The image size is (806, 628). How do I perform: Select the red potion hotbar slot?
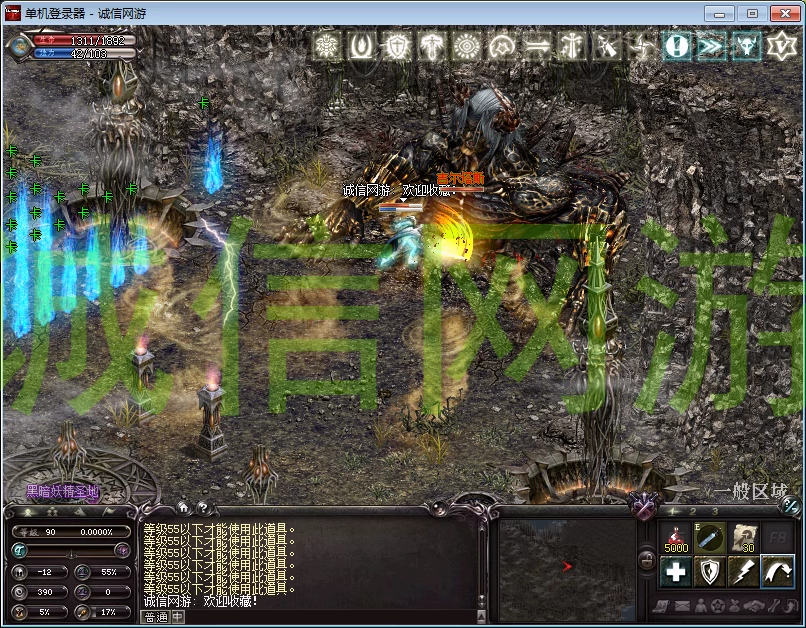click(x=674, y=538)
